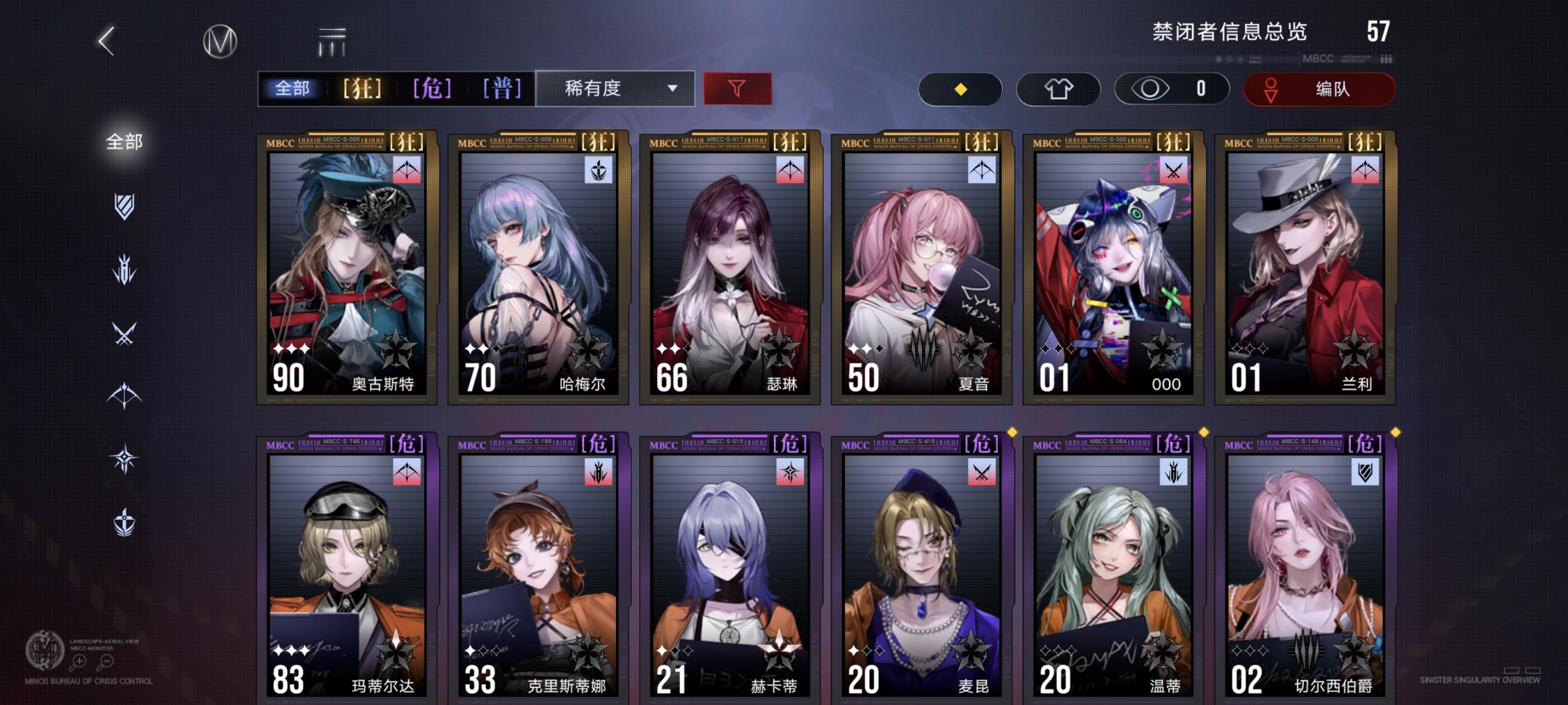Viewport: 1568px width, 705px height.
Task: Open the red funnel filter panel
Action: (737, 88)
